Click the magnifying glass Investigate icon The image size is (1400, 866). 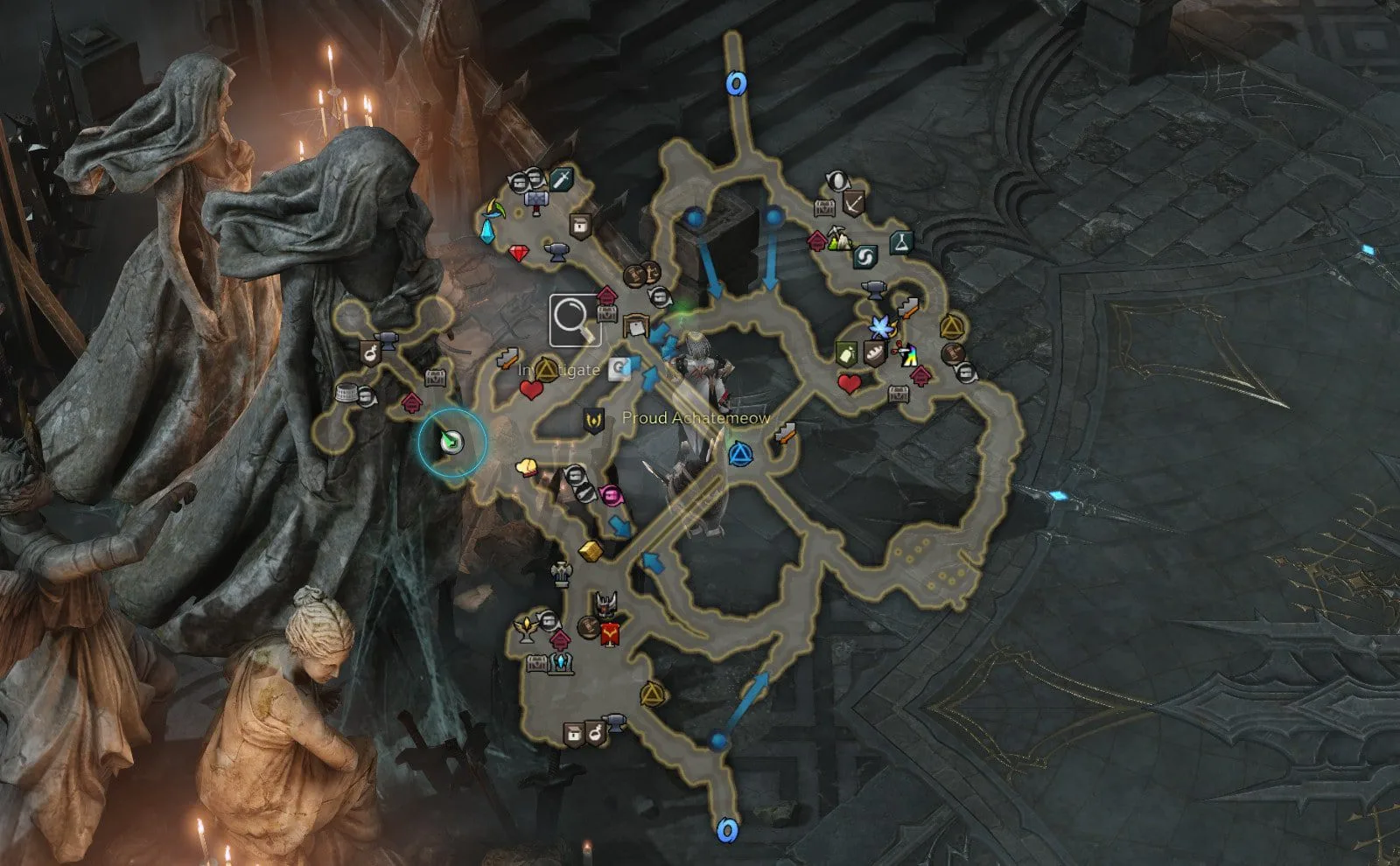575,321
